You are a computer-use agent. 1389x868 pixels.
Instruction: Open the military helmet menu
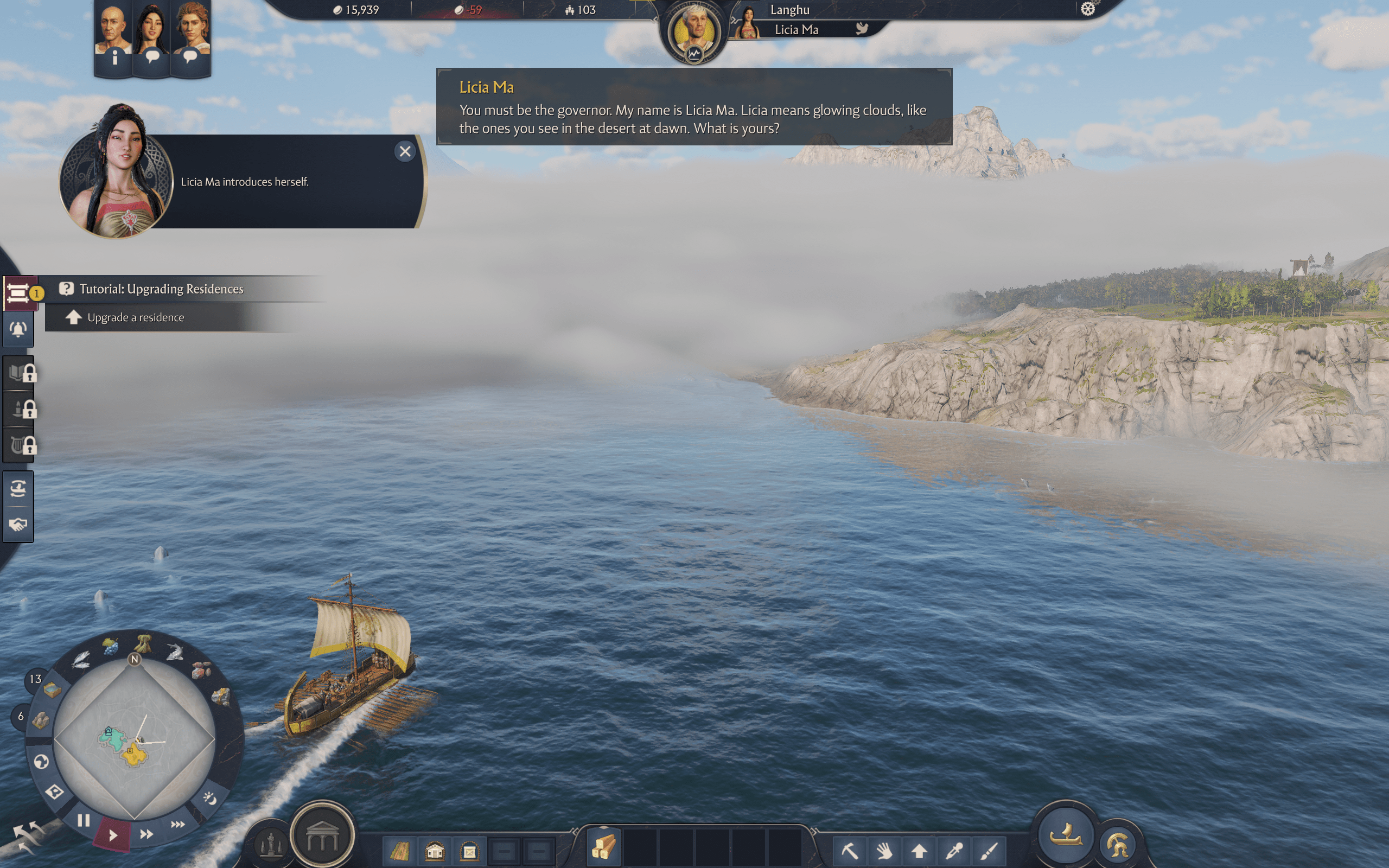[x=1117, y=843]
